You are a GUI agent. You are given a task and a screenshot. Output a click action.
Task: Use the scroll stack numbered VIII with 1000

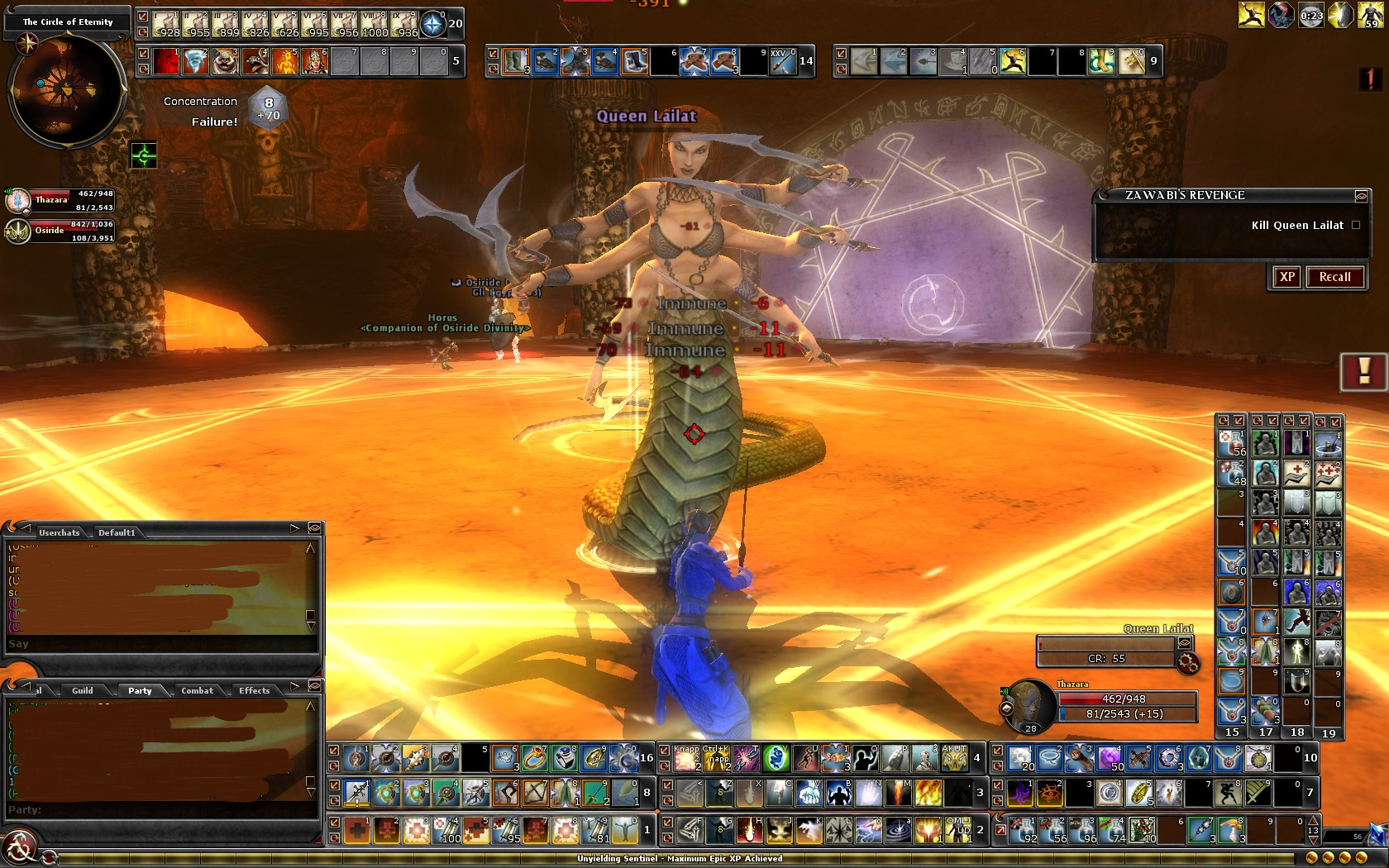click(375, 25)
